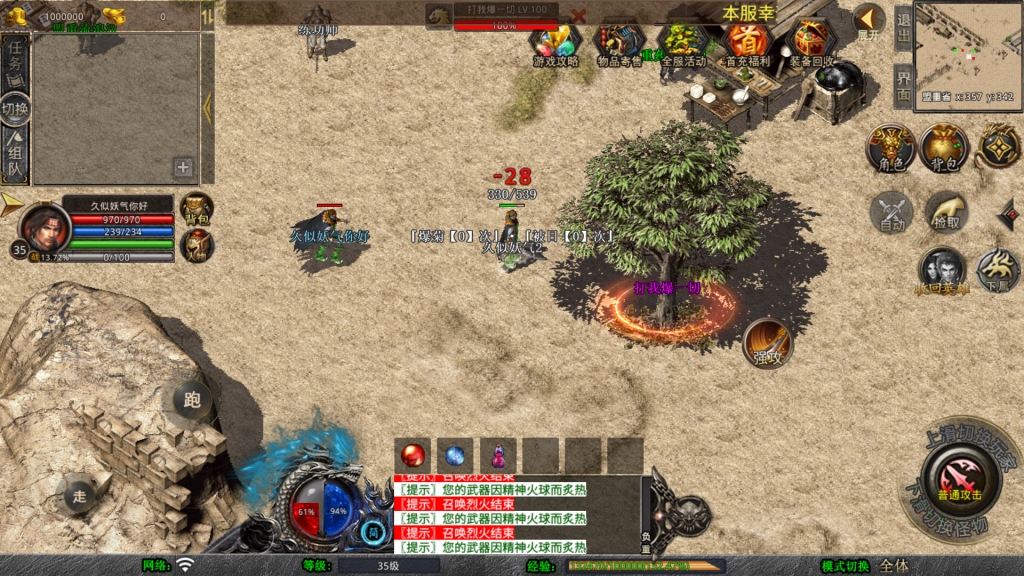This screenshot has height=576, width=1024.
Task: Open 游戏攻略 game guide
Action: 556,44
